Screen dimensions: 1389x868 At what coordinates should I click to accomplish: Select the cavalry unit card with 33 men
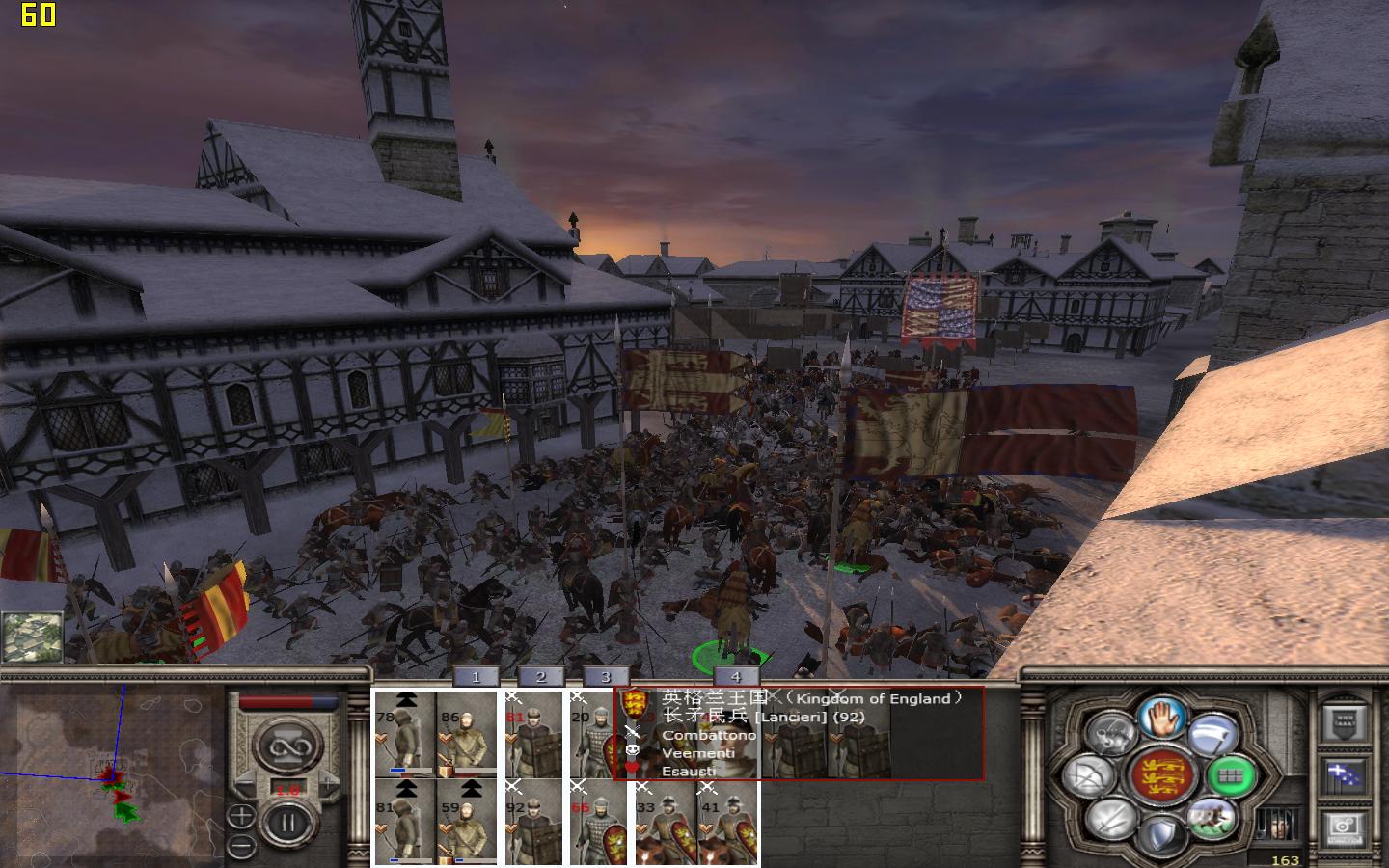pos(666,820)
